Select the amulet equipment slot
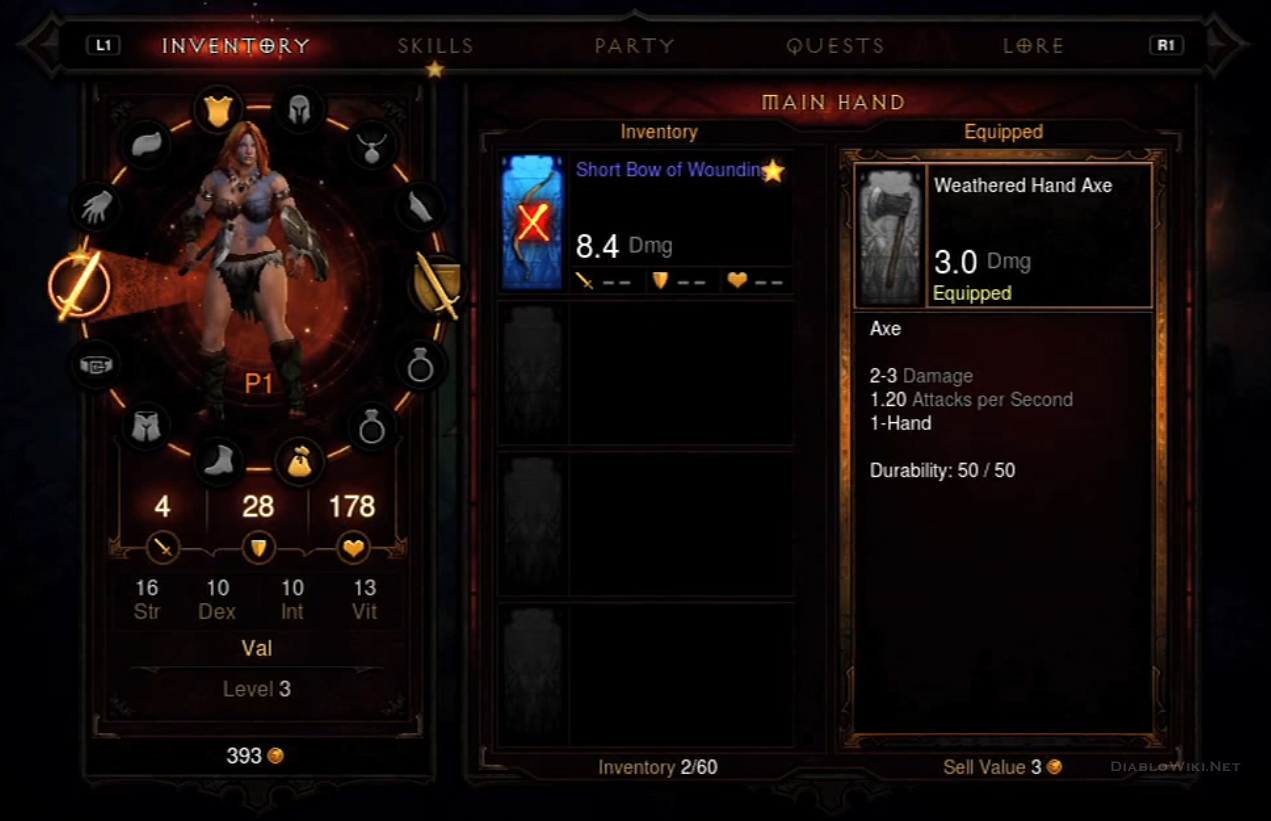 (372, 146)
